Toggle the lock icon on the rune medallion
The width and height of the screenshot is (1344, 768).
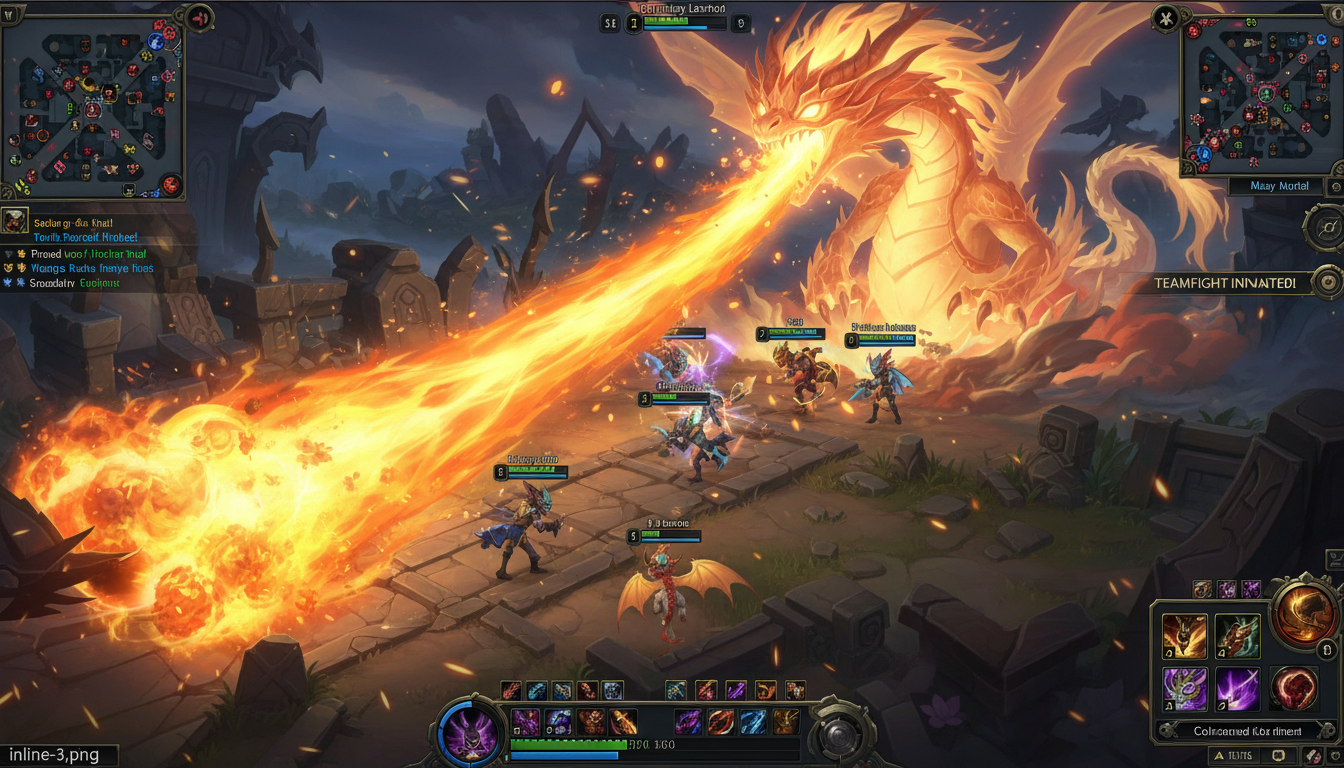pyautogui.click(x=1327, y=651)
